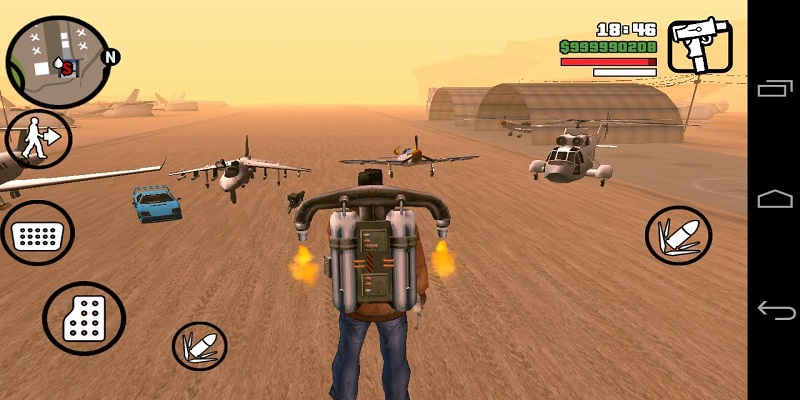Tap the running man with arrow button

(x=38, y=139)
